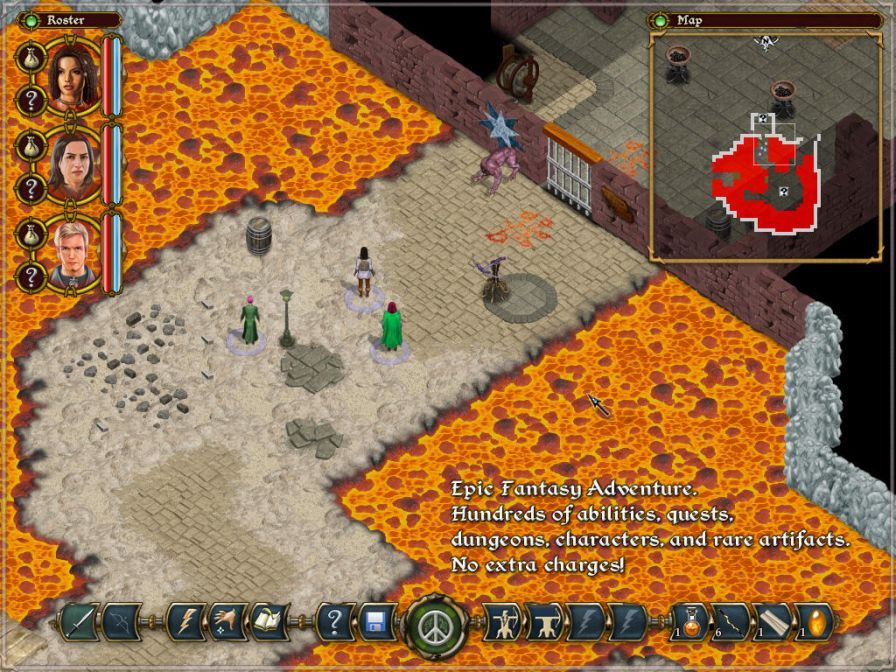Select the anvil icon in the bottom bar
896x672 pixels.
click(x=544, y=622)
